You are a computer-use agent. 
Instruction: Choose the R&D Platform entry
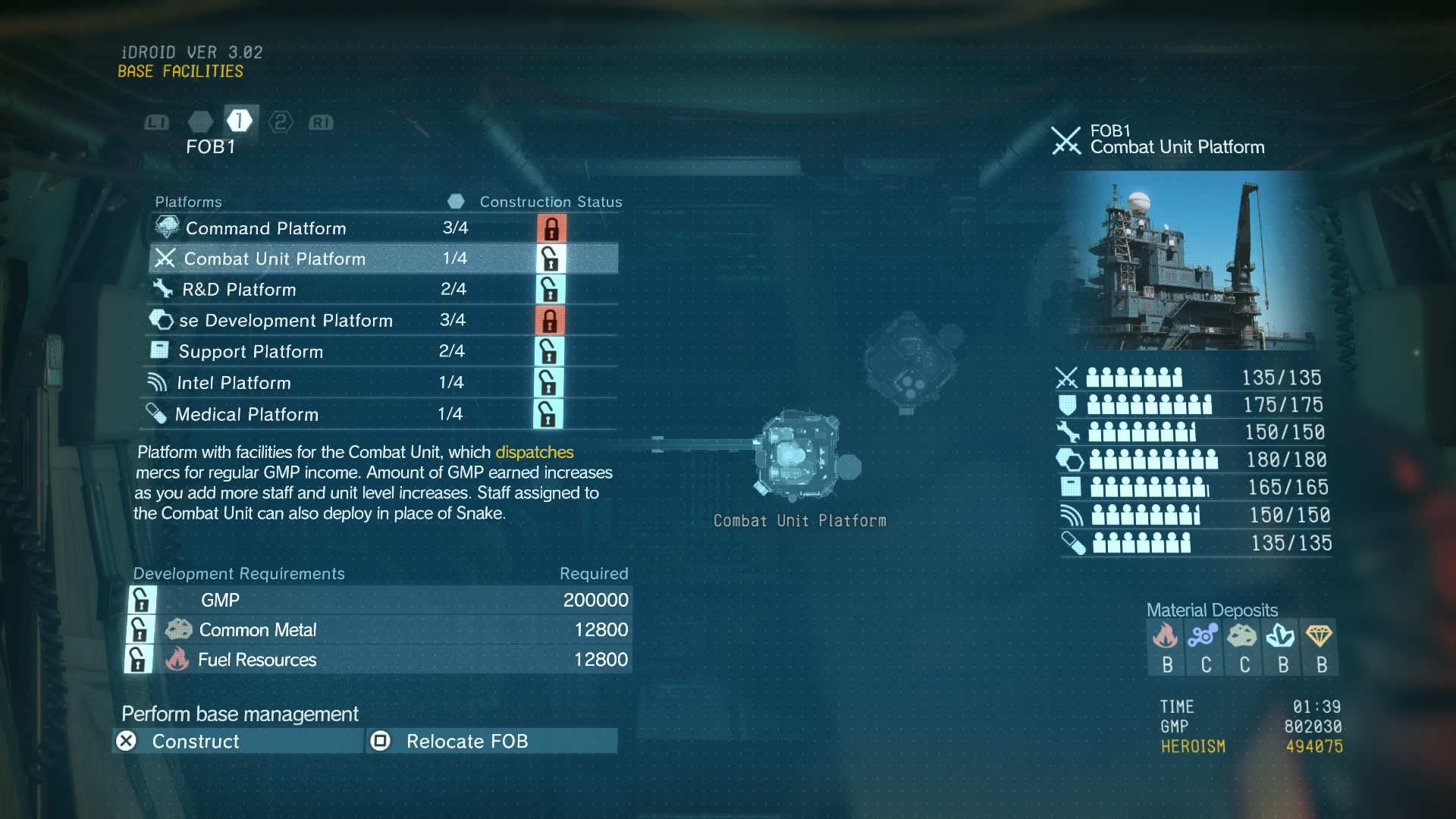[383, 290]
